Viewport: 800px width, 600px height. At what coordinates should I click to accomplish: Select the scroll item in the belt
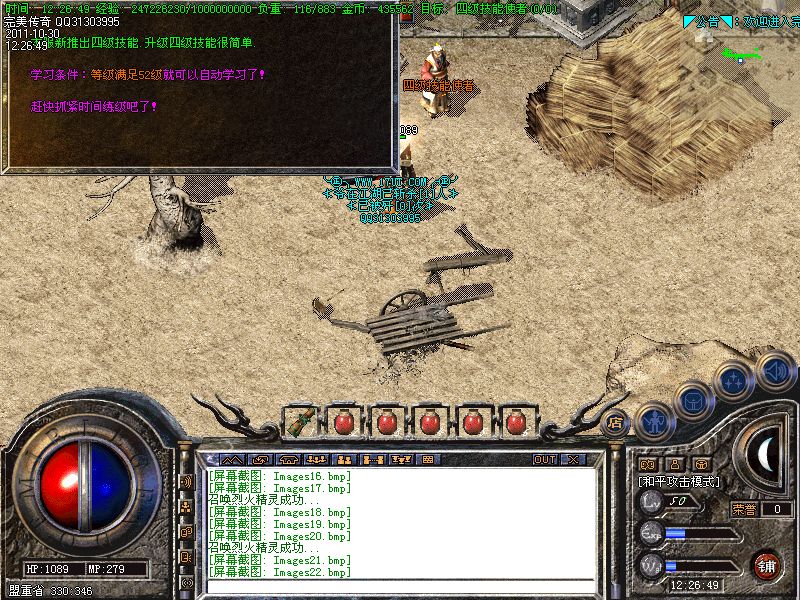tap(298, 421)
